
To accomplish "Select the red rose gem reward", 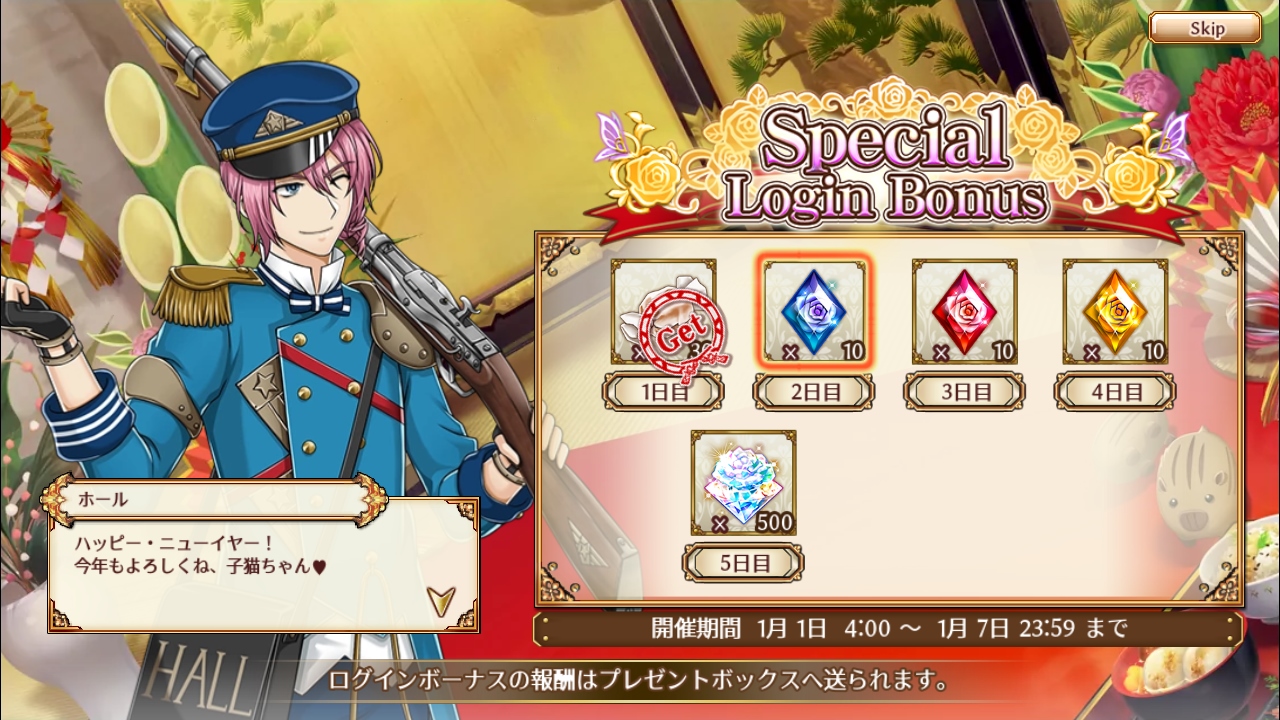I will point(964,312).
